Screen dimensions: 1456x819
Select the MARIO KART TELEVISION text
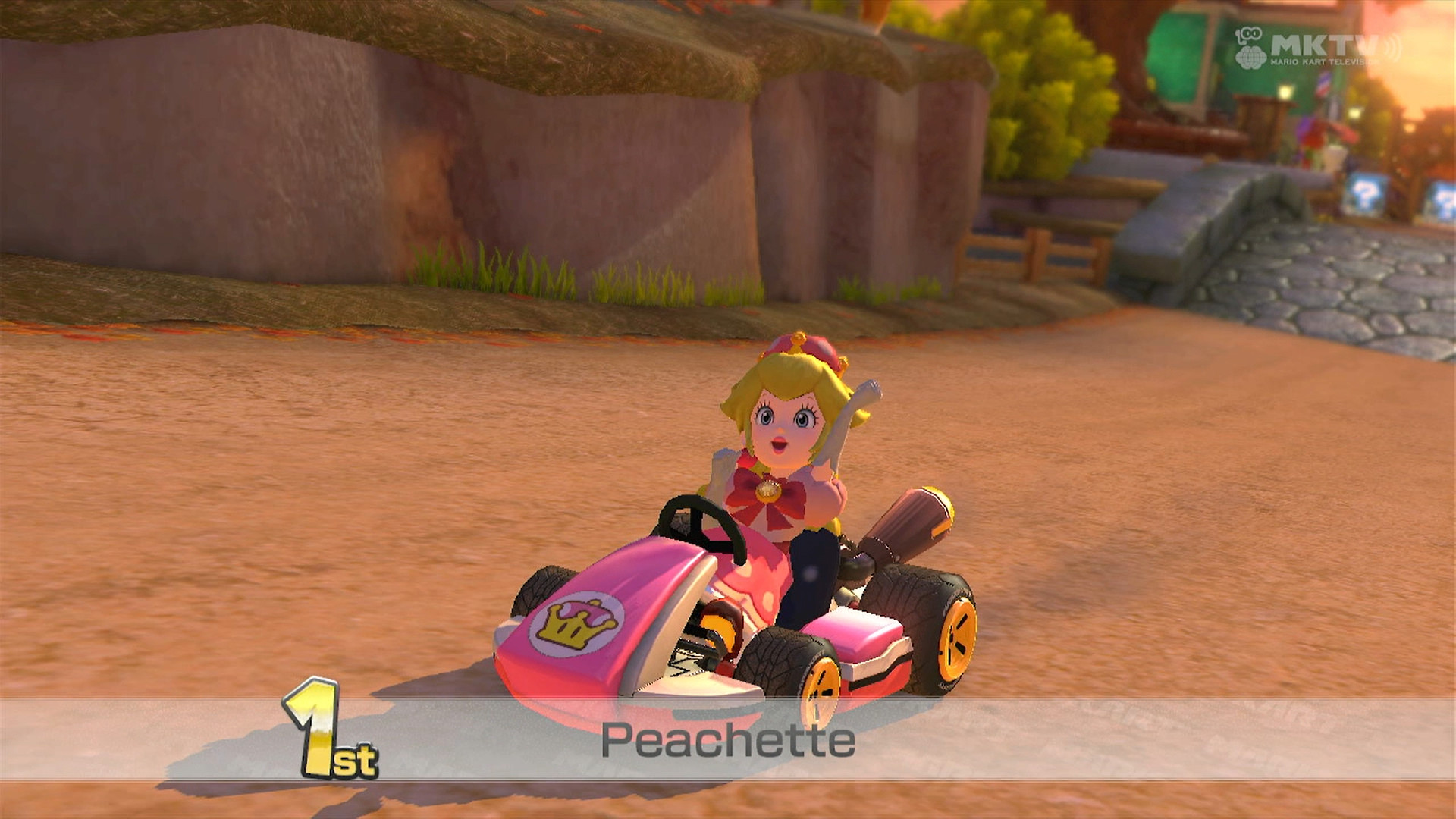pyautogui.click(x=1326, y=61)
